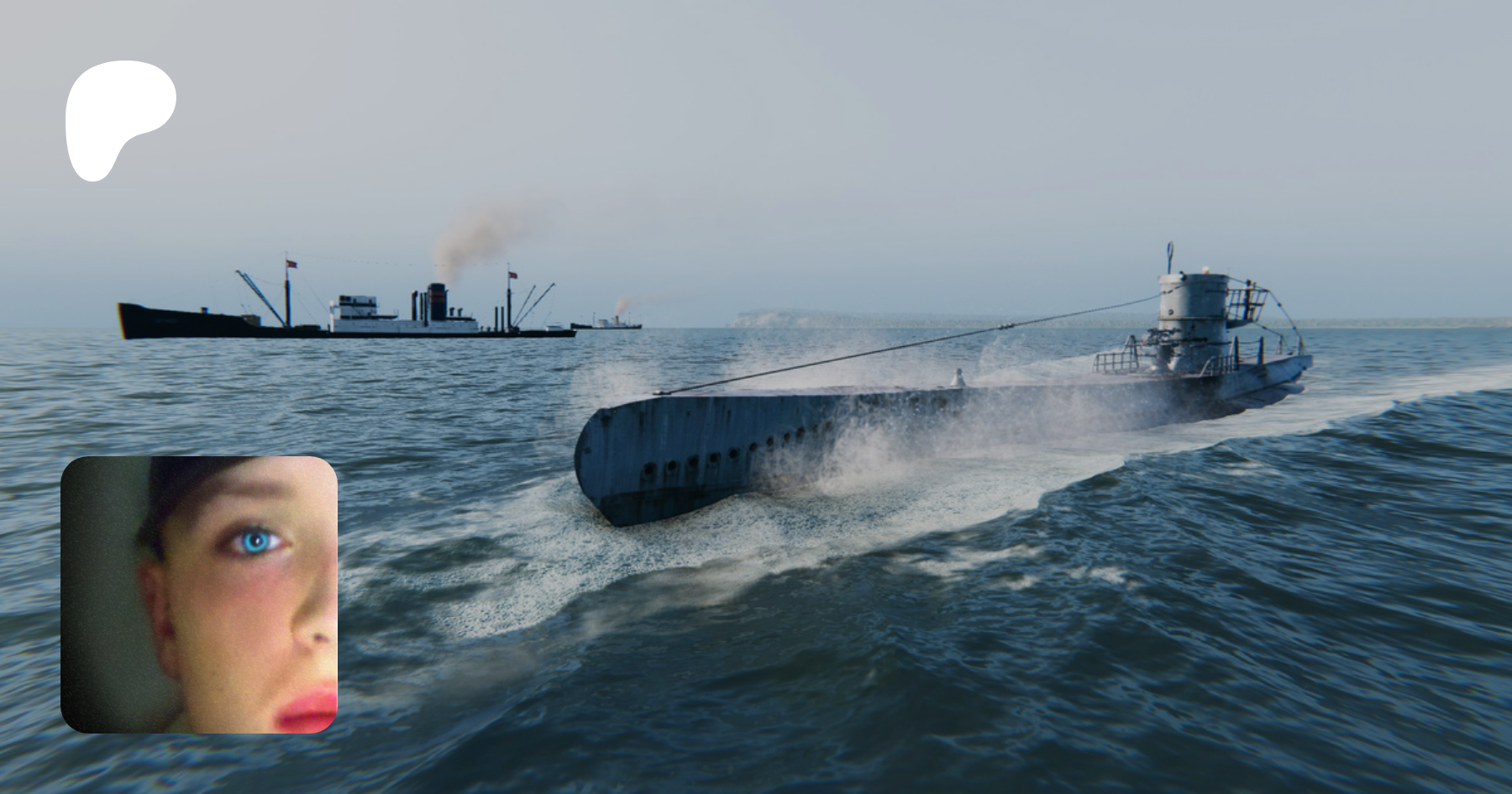
Task: Click the white Patreon logo
Action: [117, 116]
